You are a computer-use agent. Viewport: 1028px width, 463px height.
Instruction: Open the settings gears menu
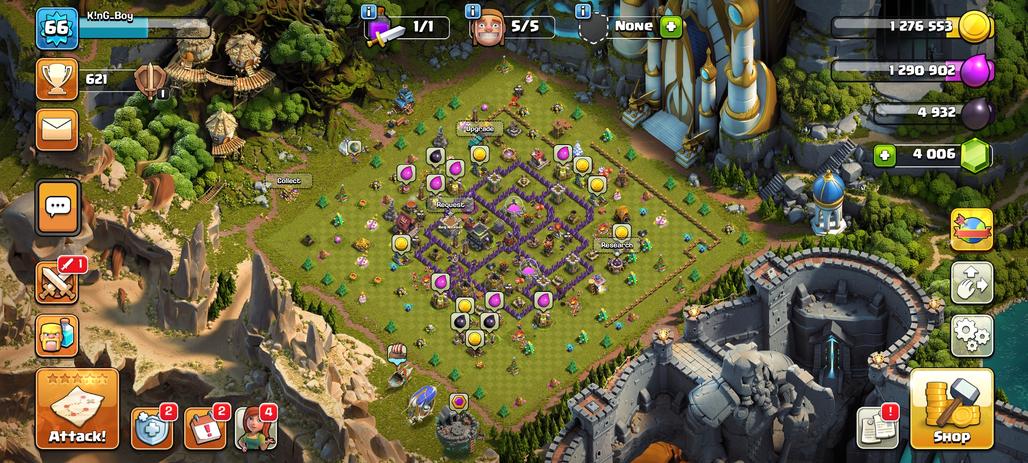pos(971,335)
